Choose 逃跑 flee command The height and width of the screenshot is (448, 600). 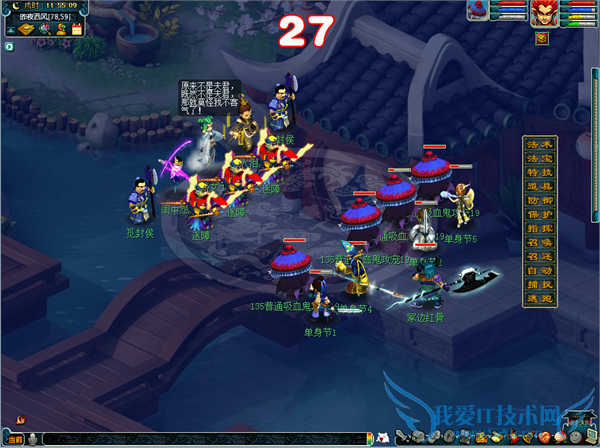[x=538, y=298]
